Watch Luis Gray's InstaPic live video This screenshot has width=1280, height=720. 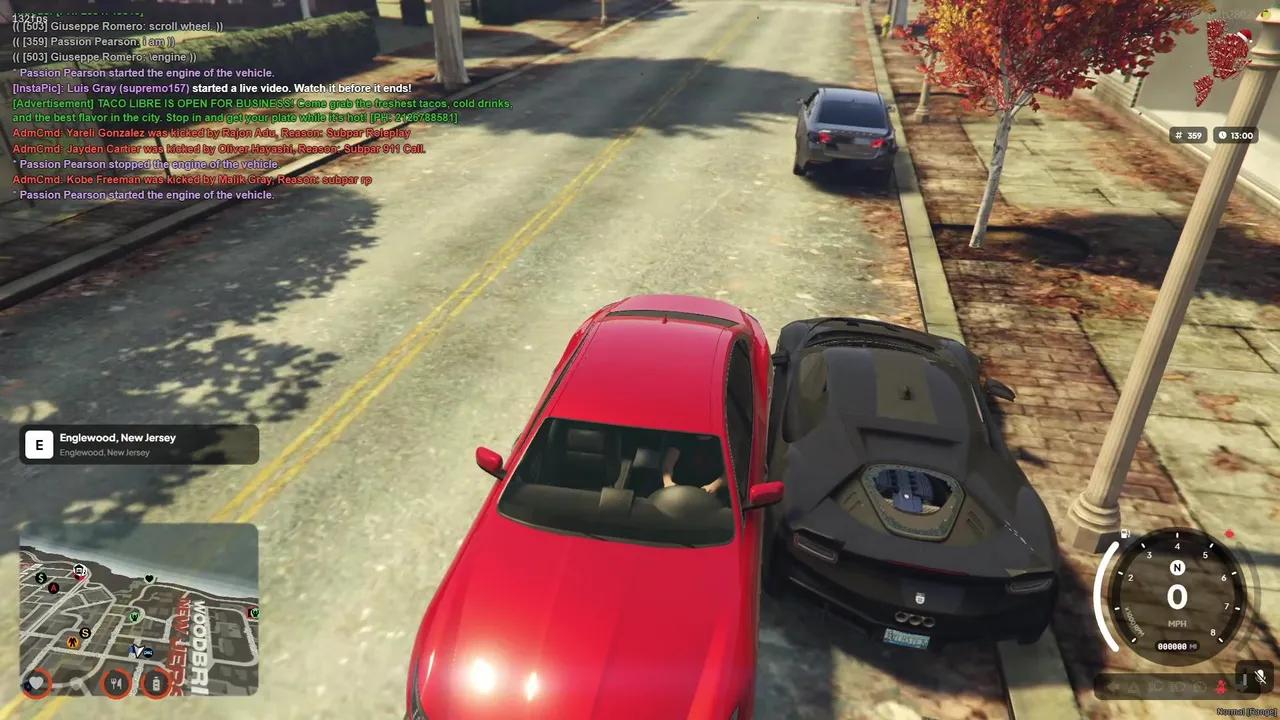pos(211,87)
